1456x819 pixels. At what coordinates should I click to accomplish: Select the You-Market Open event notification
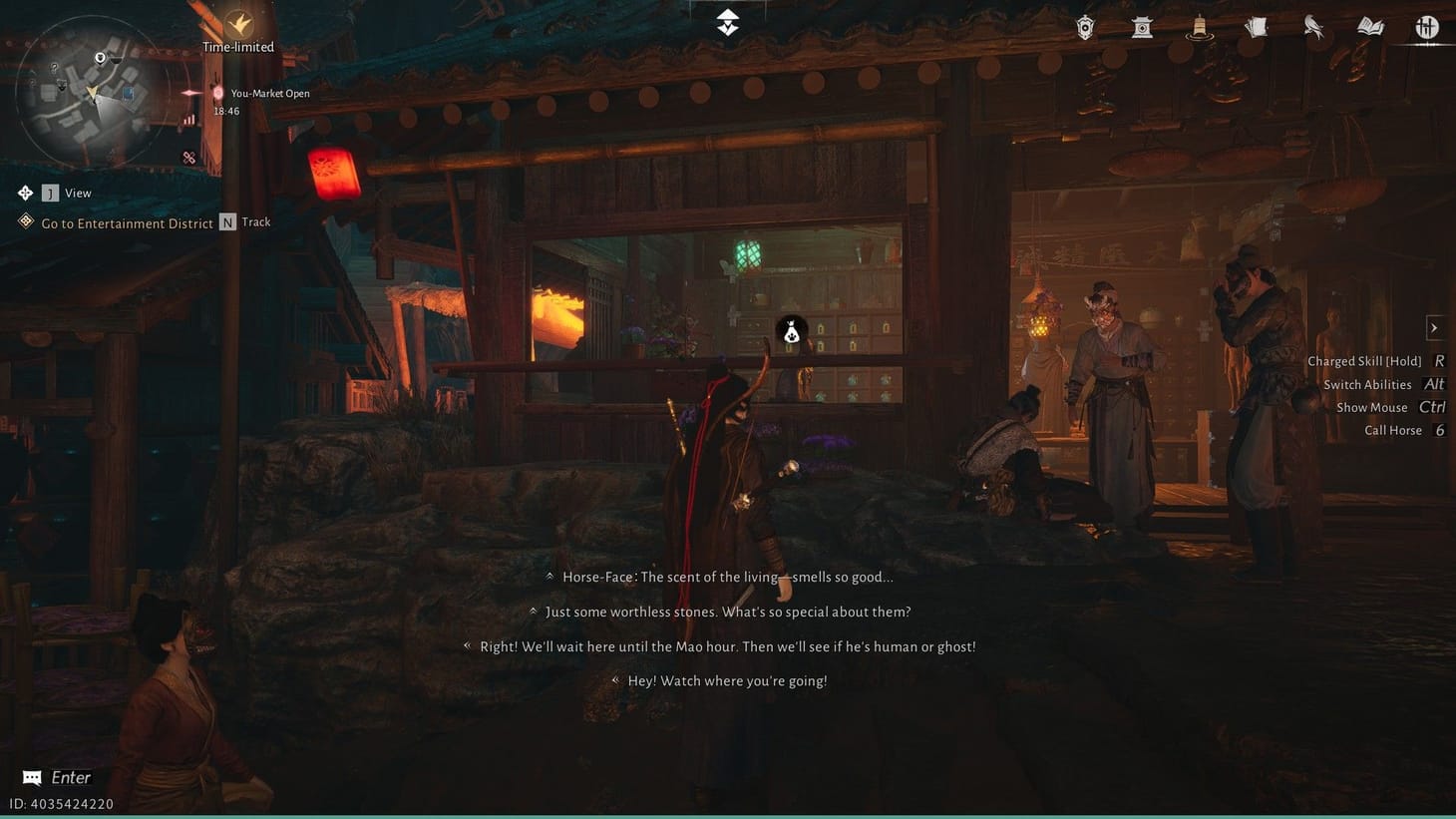(x=269, y=93)
